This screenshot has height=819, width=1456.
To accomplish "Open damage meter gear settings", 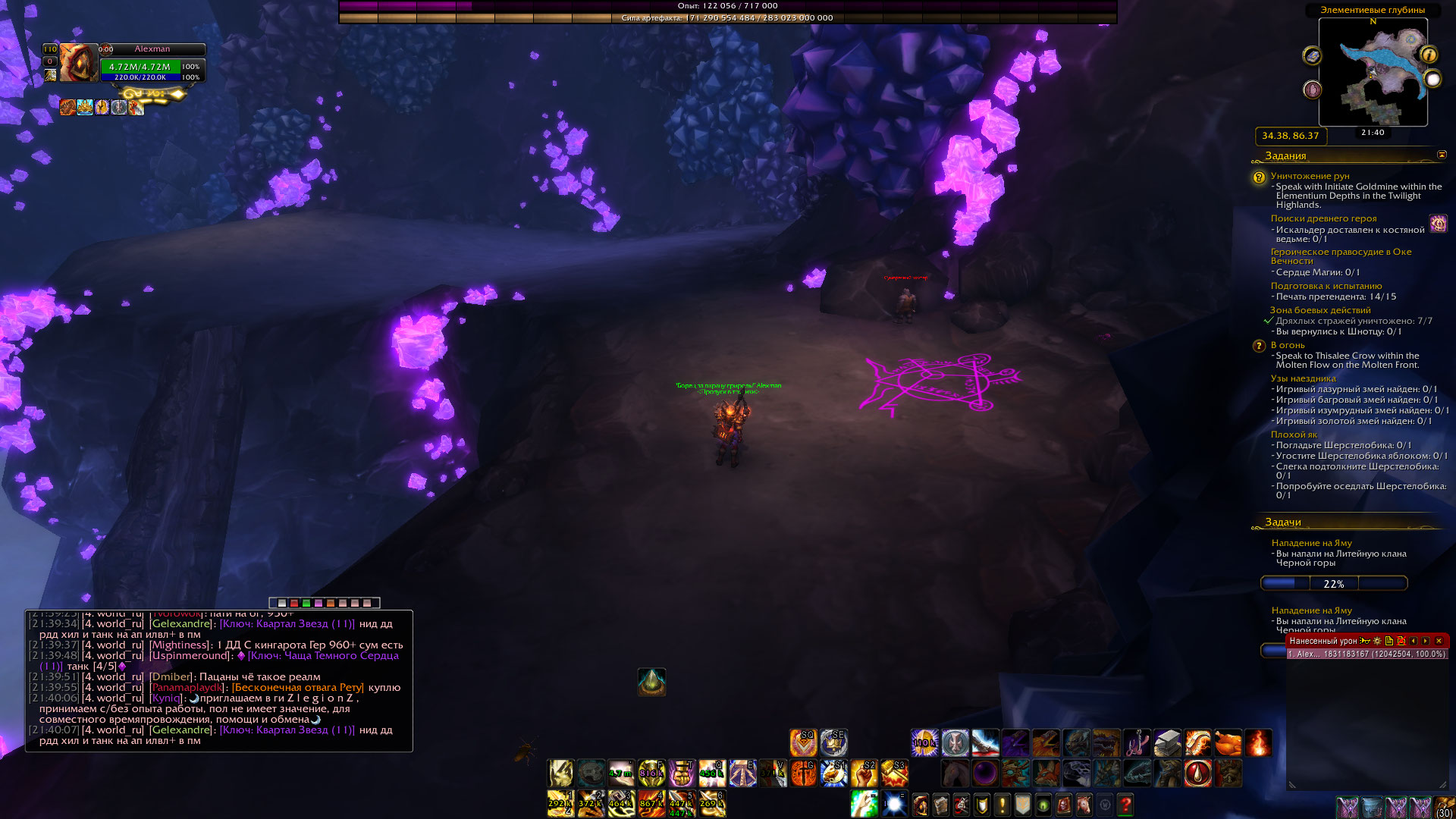I will point(1377,641).
